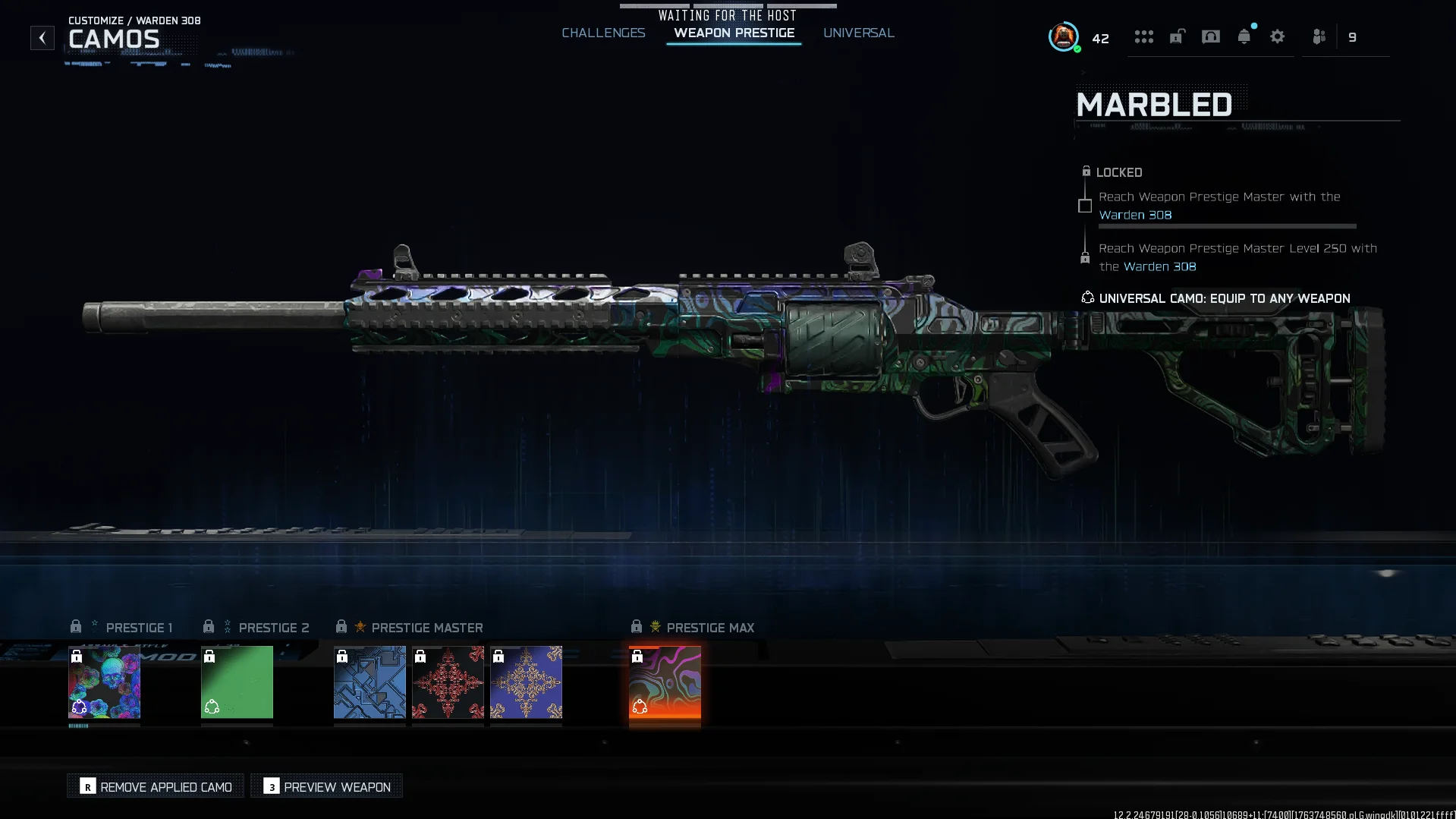Go back using the arrow button
The width and height of the screenshot is (1456, 819).
coord(42,37)
